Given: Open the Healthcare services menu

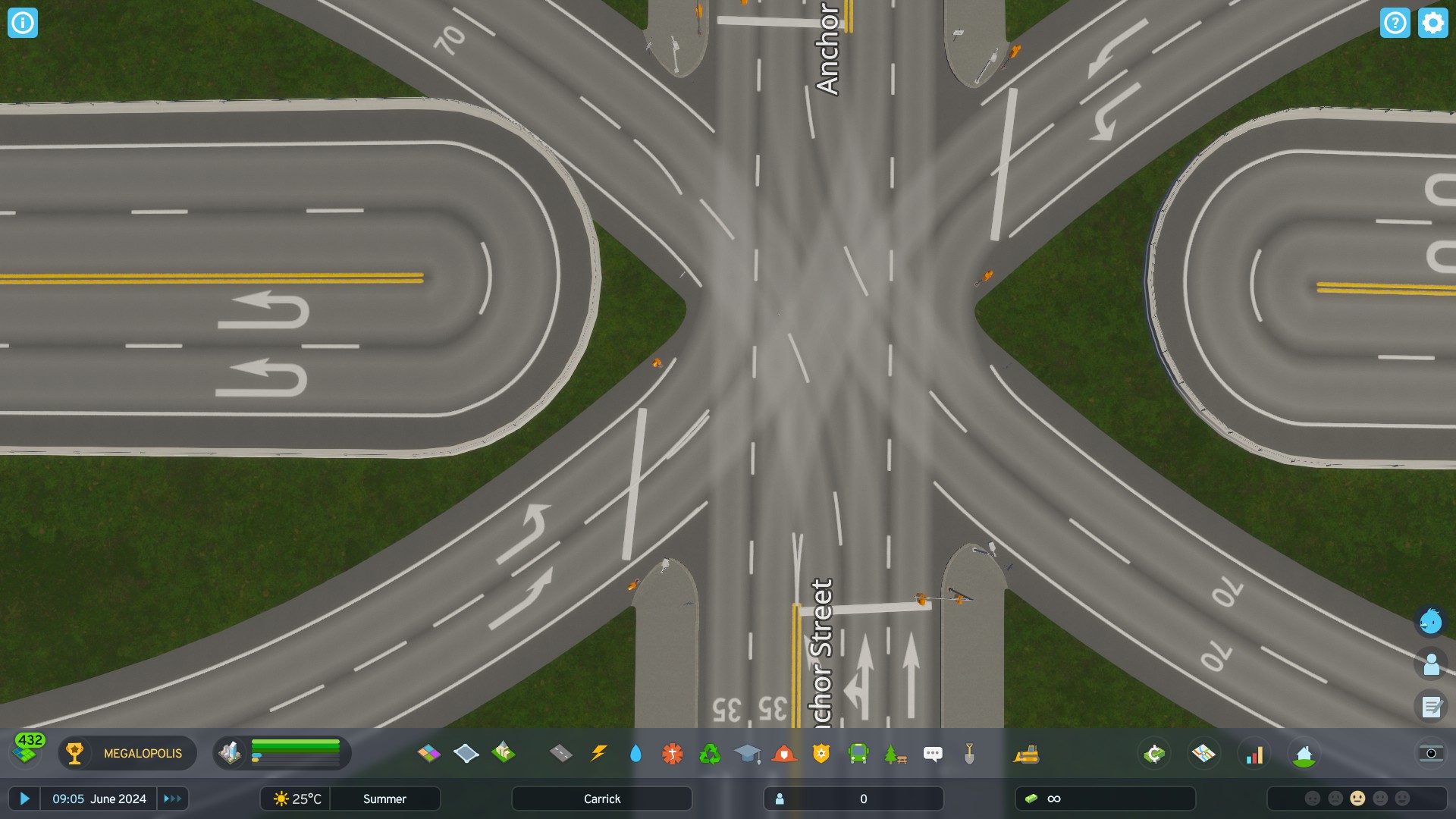Looking at the screenshot, I should (x=672, y=753).
